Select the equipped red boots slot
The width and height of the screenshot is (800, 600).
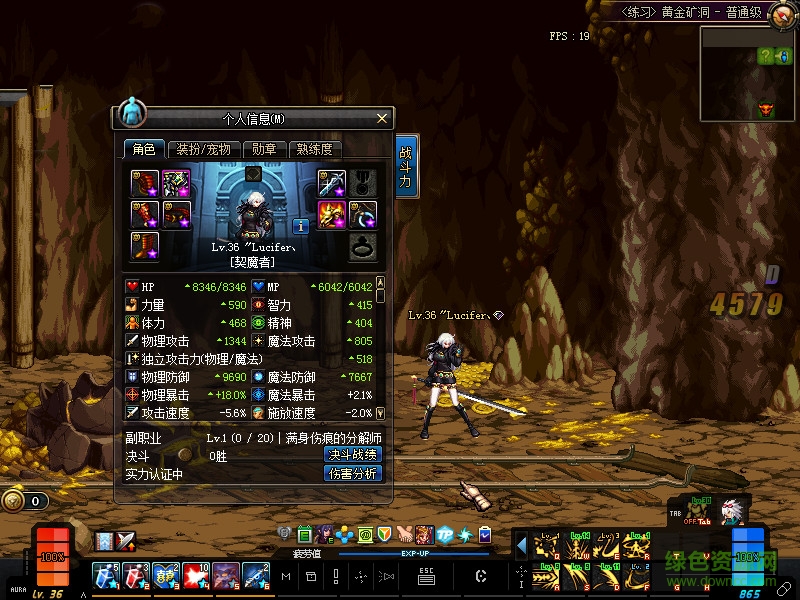[x=145, y=245]
